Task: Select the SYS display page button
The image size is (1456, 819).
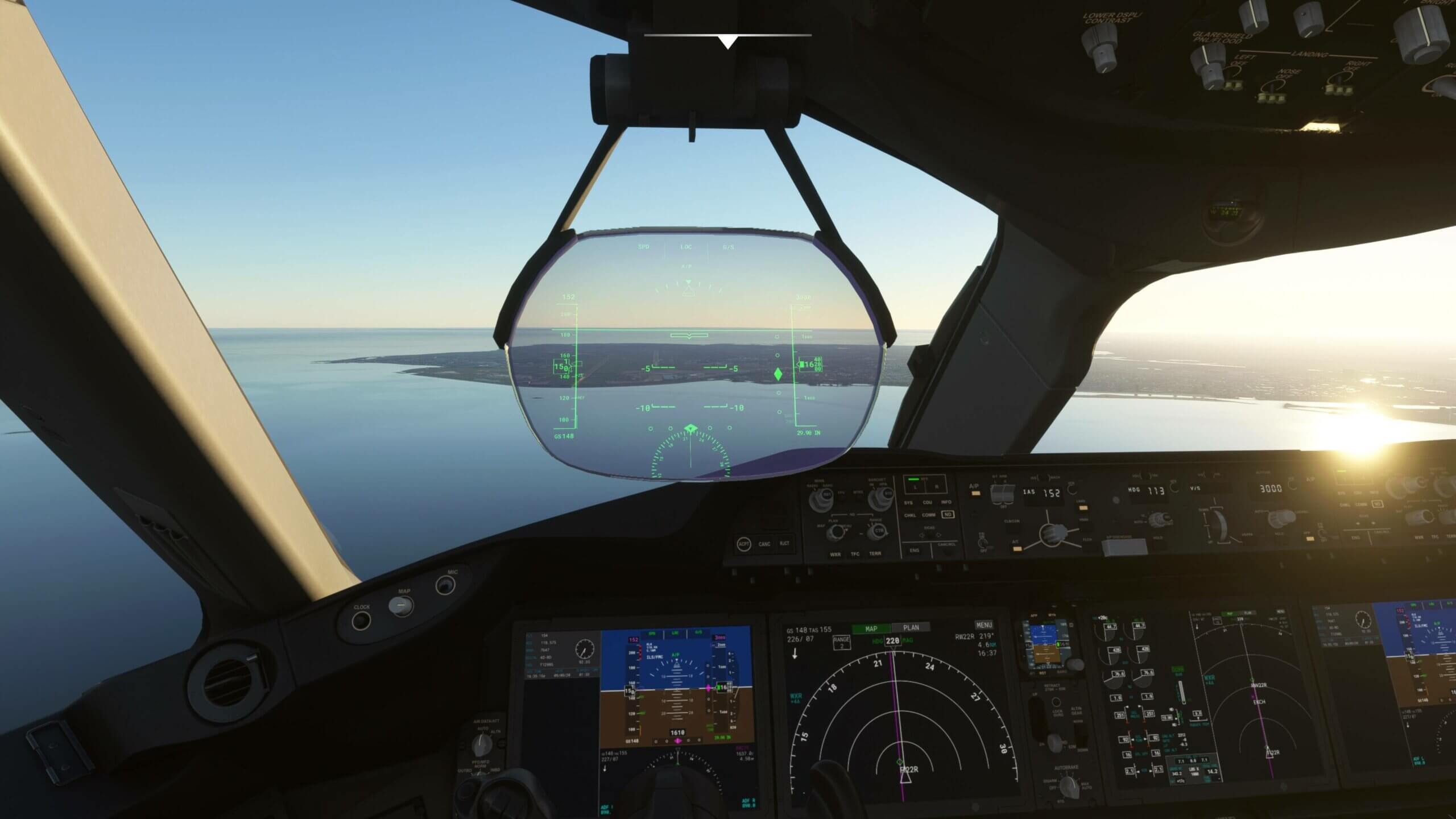Action: 908,503
